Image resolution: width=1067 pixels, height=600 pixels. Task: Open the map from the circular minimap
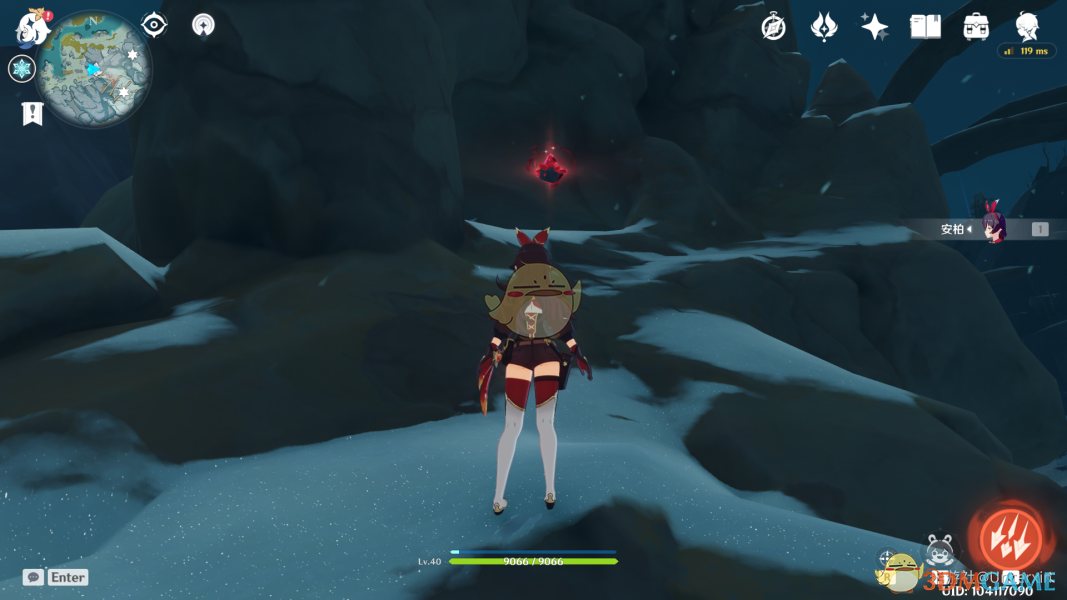tap(94, 68)
